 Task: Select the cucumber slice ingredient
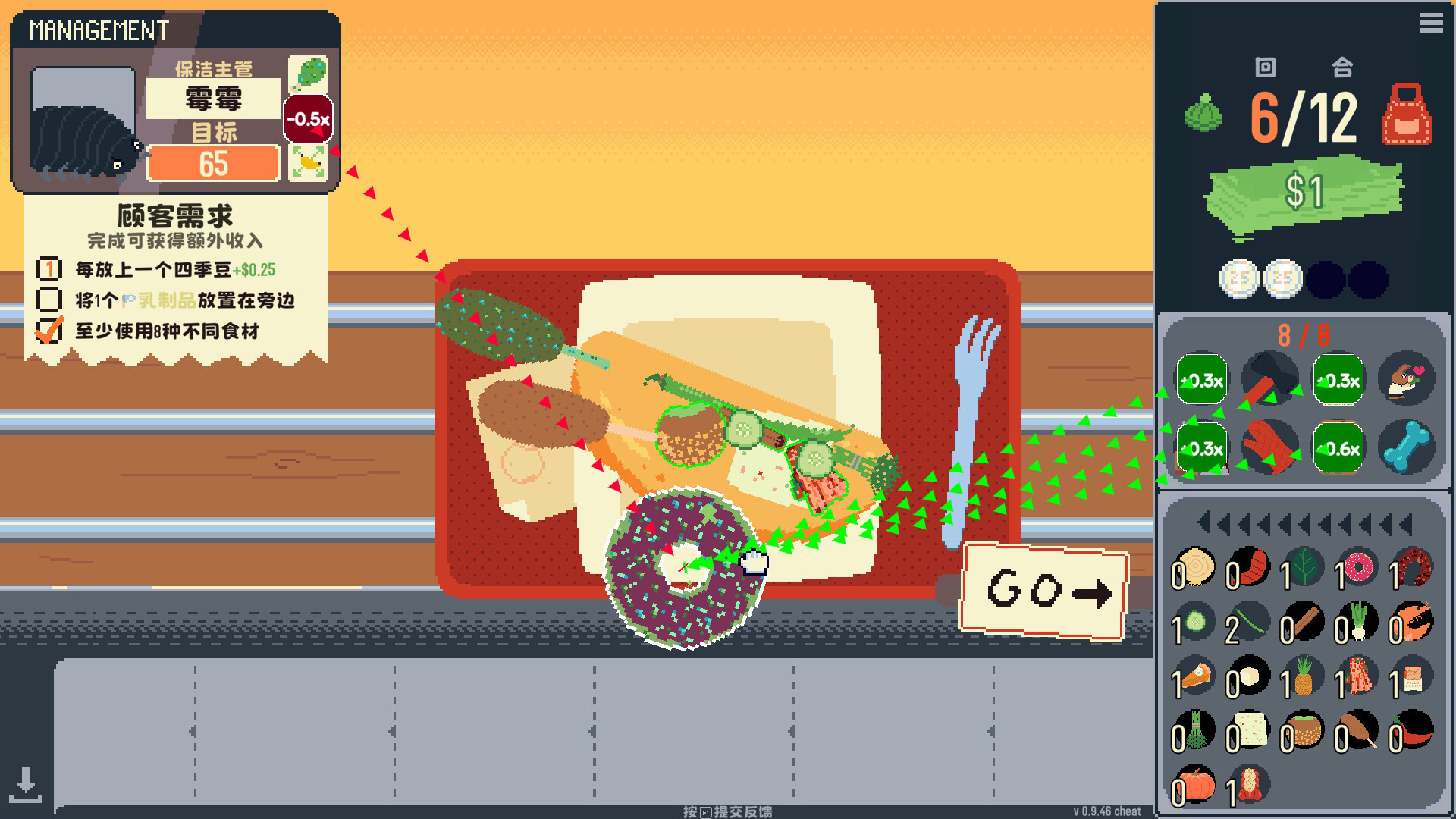(1197, 621)
